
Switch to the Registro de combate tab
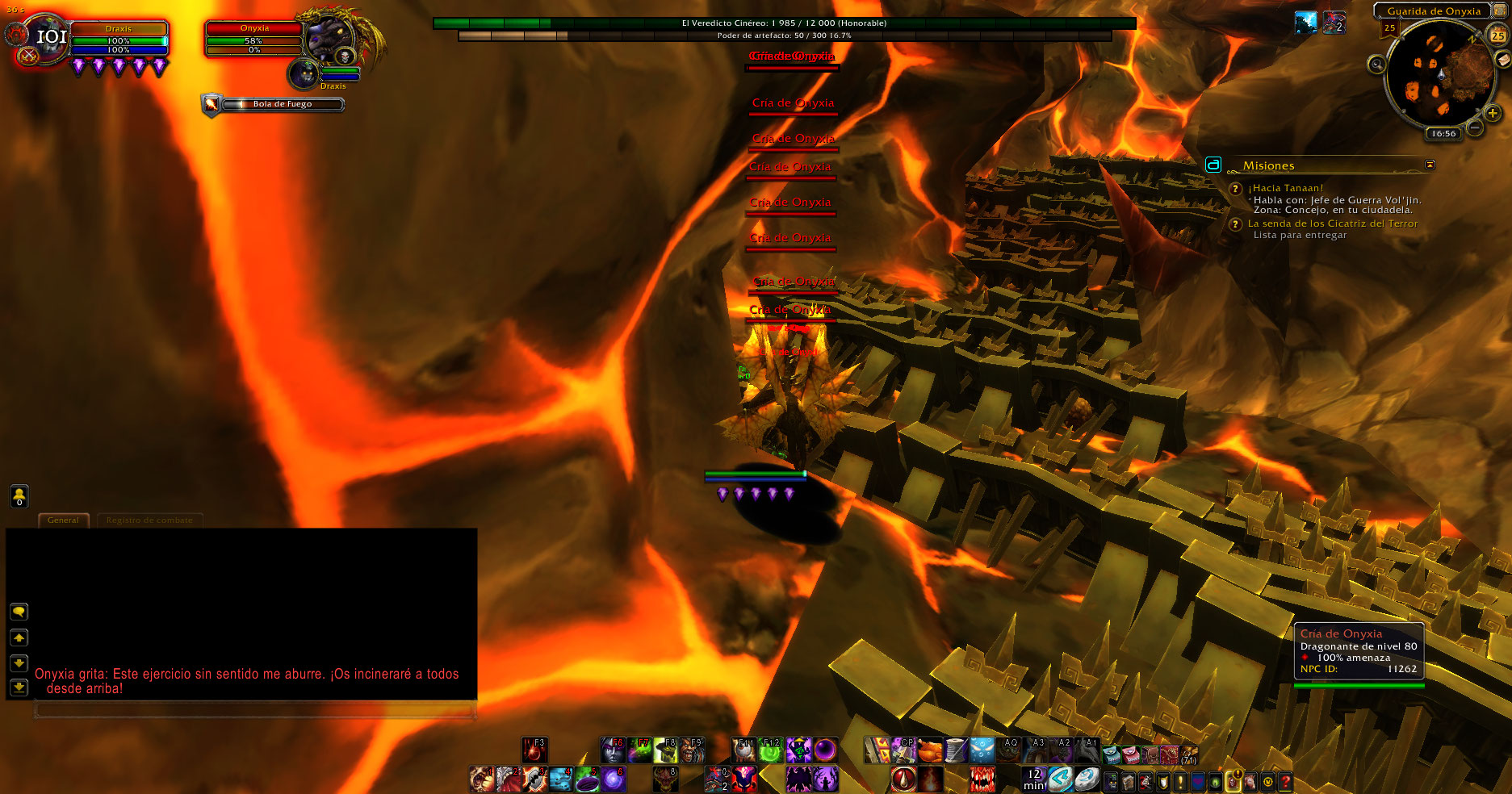[x=149, y=520]
